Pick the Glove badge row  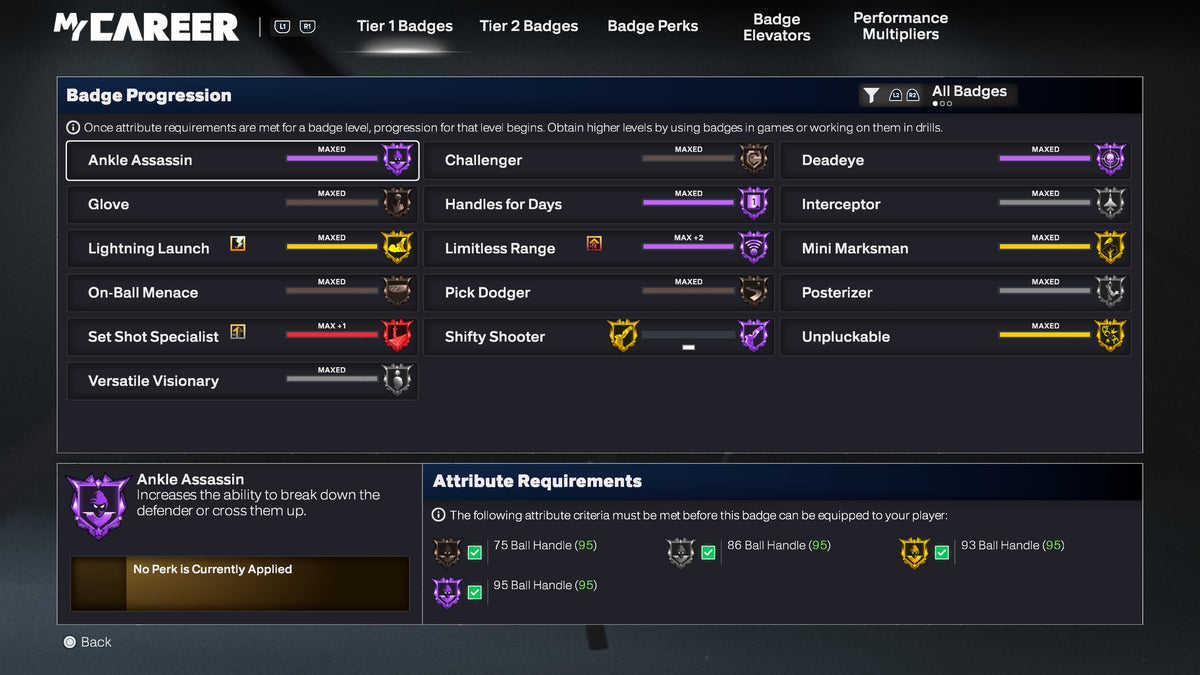(241, 204)
